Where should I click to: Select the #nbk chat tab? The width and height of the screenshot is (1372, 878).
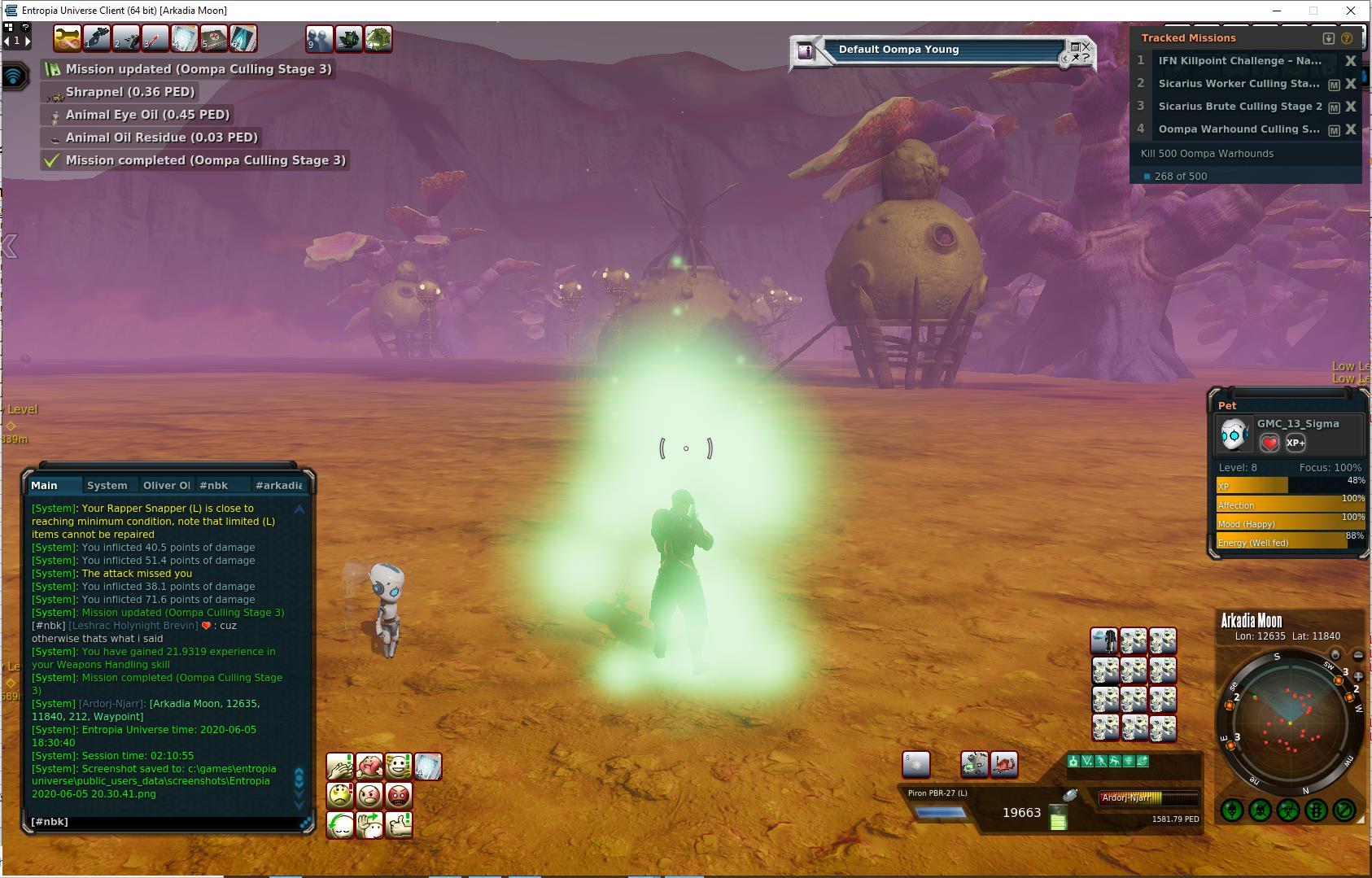click(214, 485)
